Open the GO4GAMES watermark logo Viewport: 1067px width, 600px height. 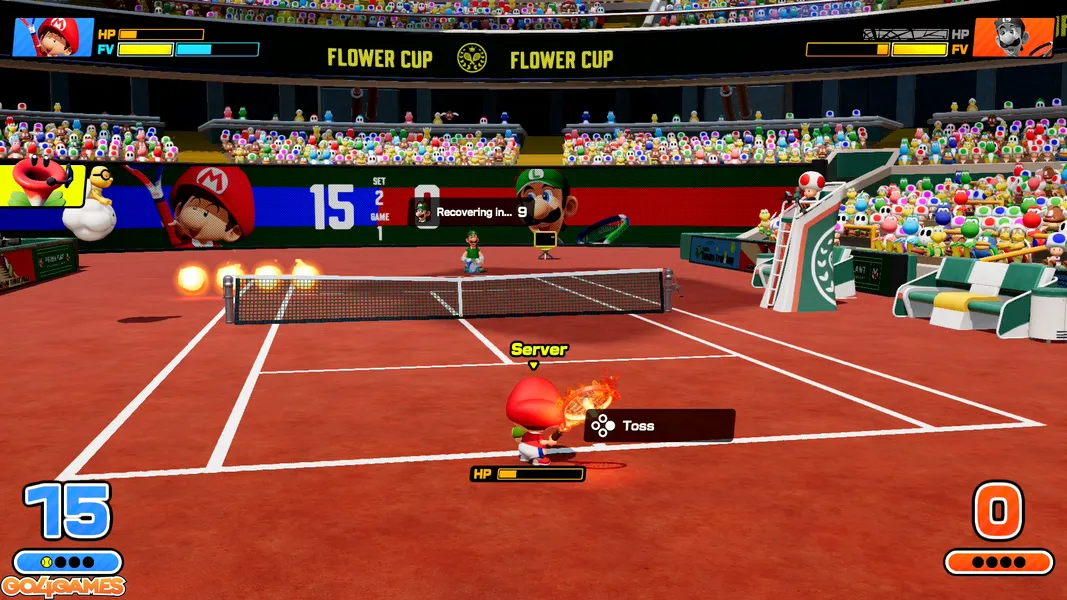[63, 587]
